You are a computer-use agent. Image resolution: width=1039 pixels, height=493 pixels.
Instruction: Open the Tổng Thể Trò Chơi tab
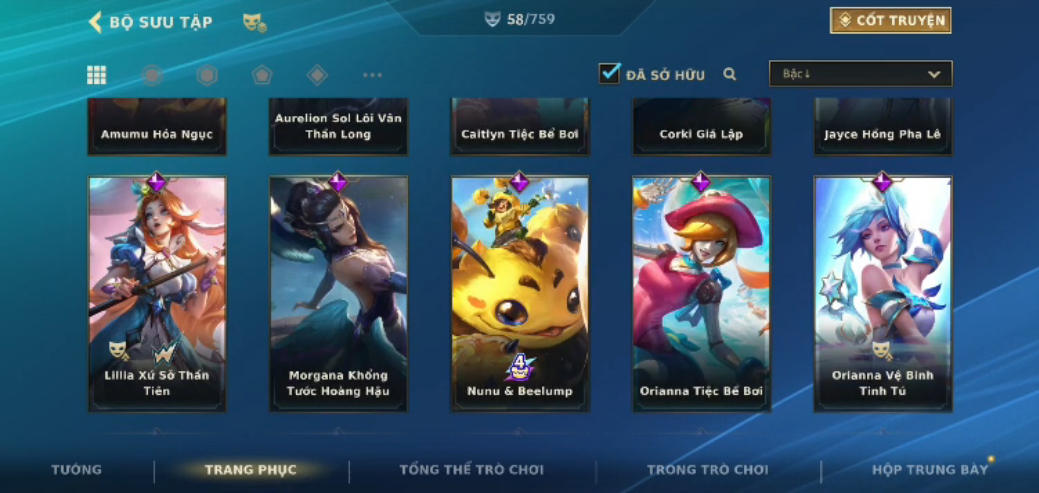coord(472,470)
